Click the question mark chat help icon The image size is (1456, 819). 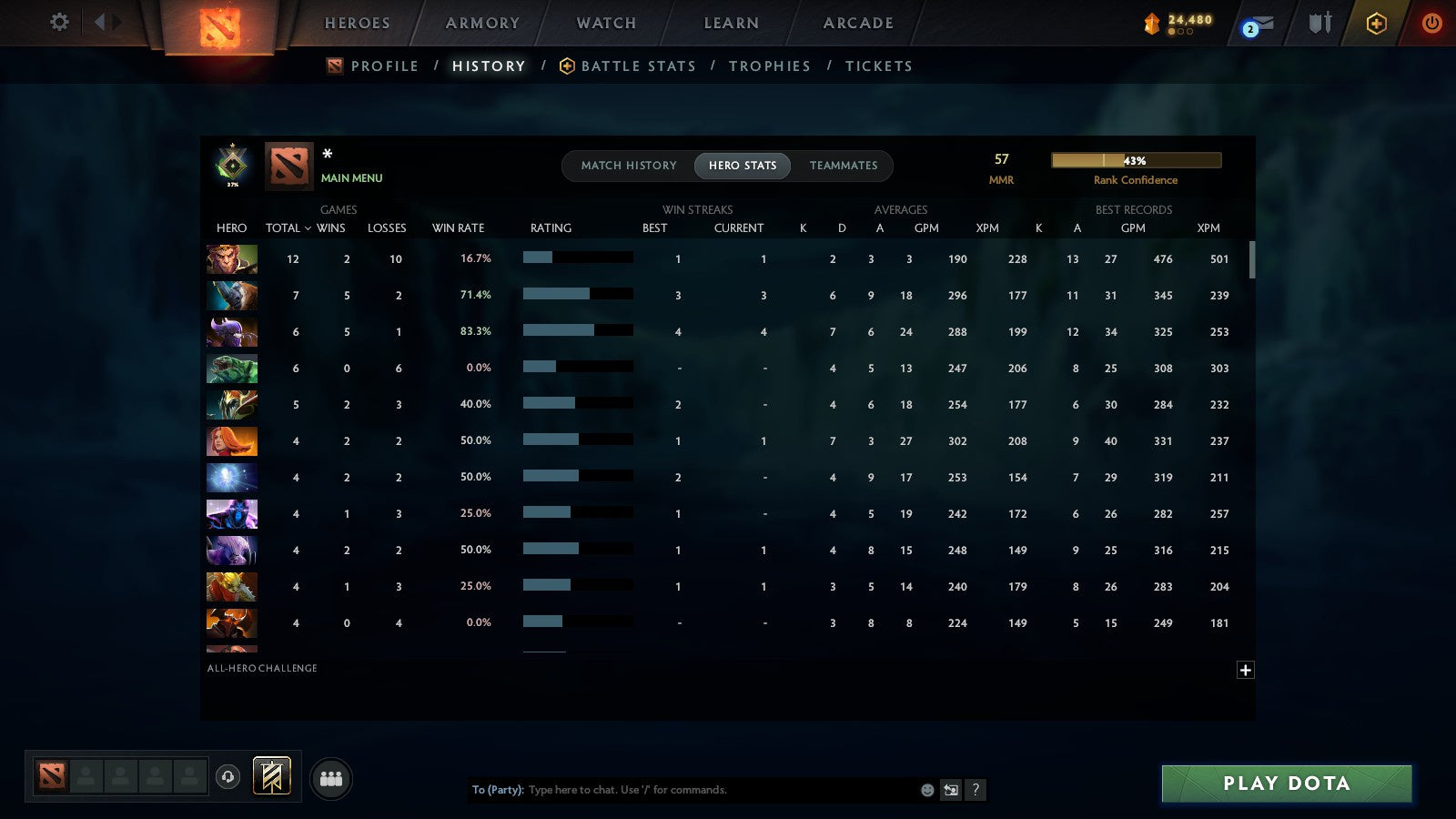click(x=976, y=790)
